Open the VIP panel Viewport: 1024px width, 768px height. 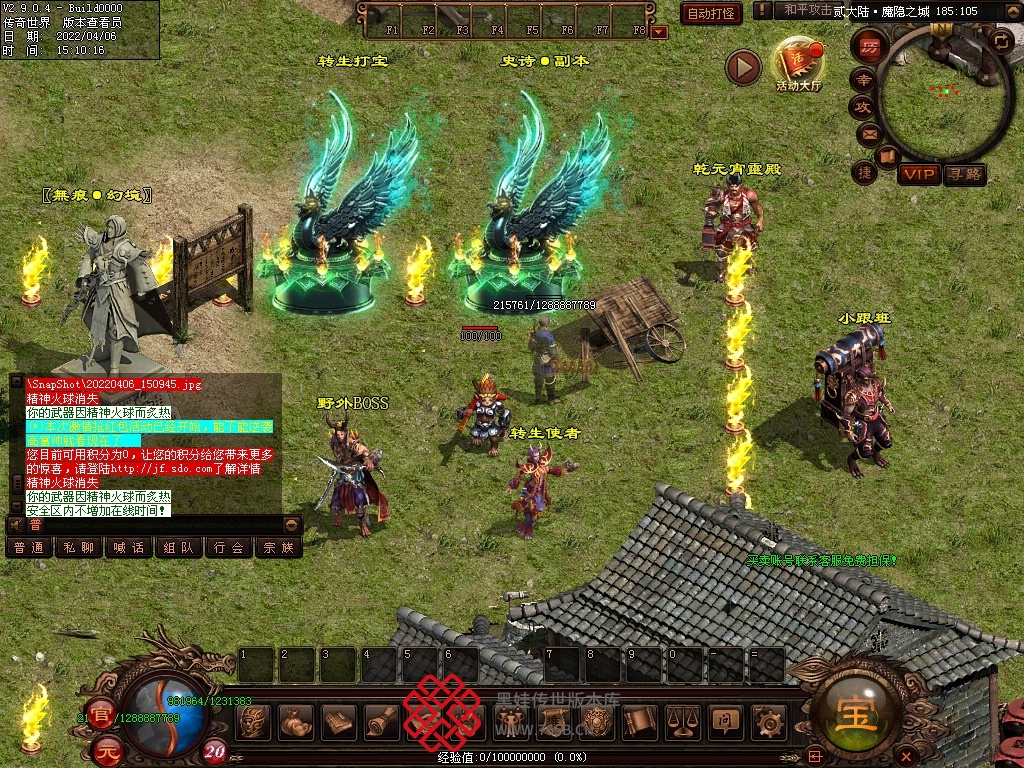point(918,175)
